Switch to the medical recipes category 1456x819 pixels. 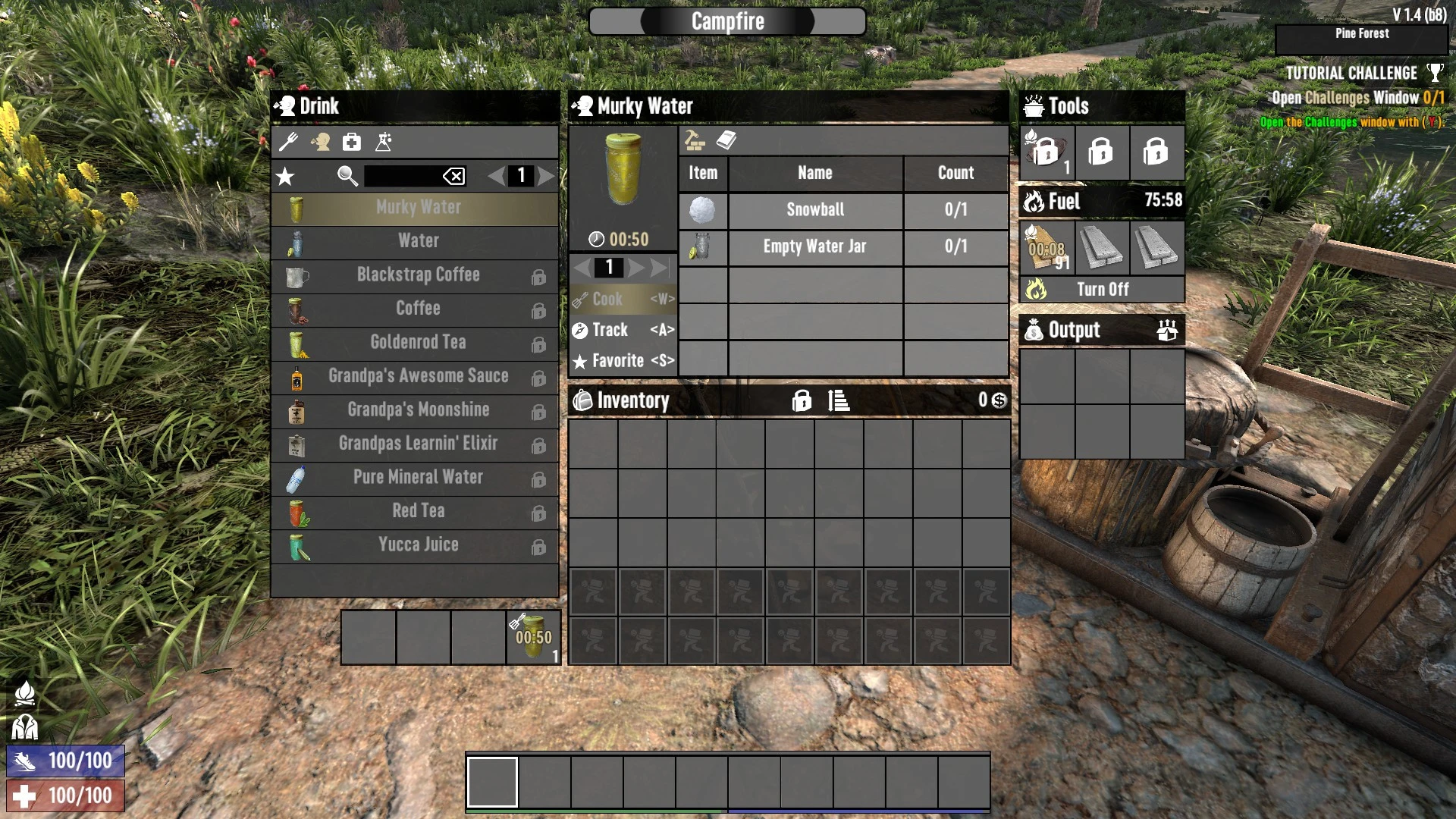pyautogui.click(x=352, y=142)
